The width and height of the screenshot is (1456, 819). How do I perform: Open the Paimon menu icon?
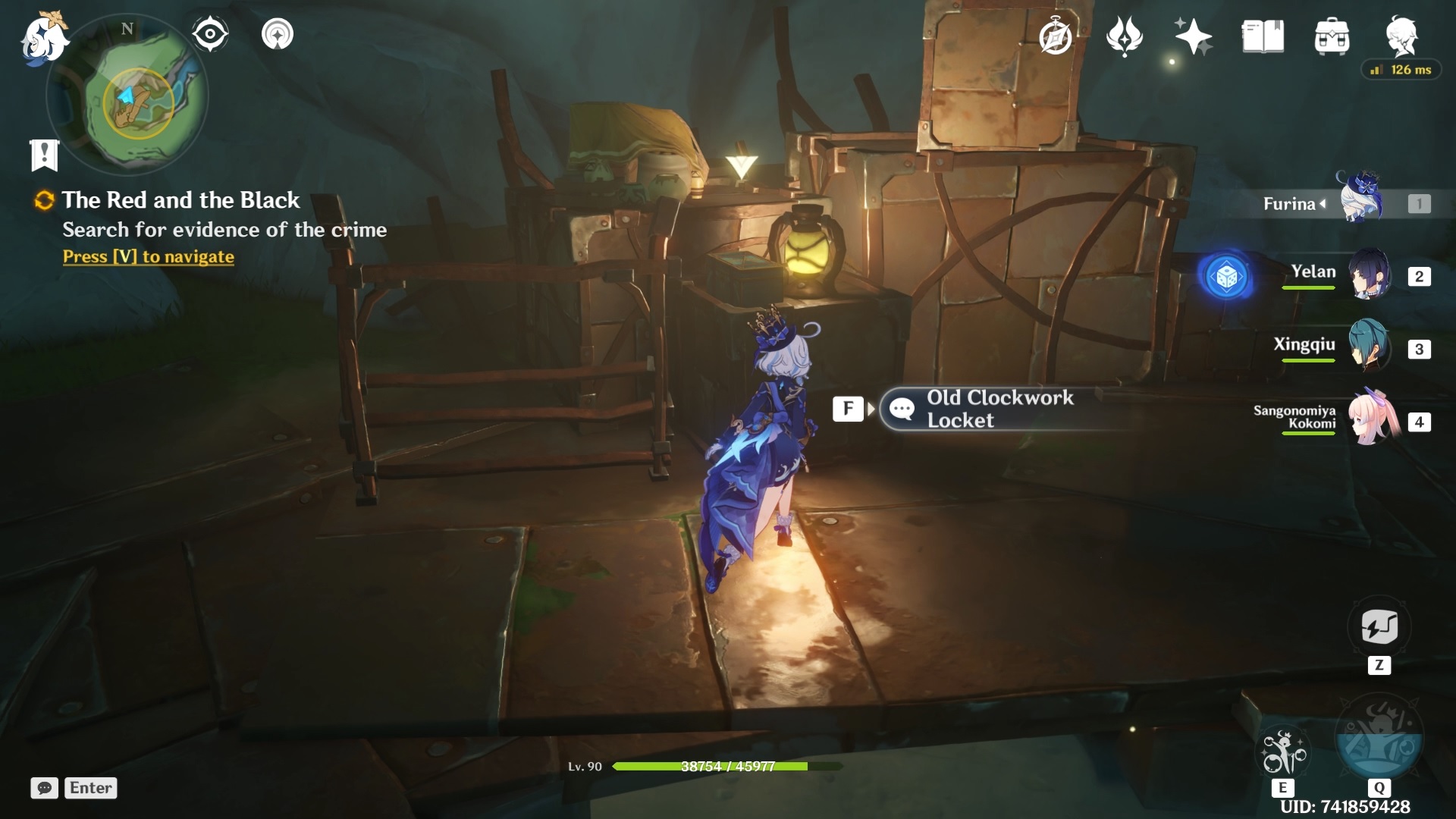pyautogui.click(x=43, y=38)
